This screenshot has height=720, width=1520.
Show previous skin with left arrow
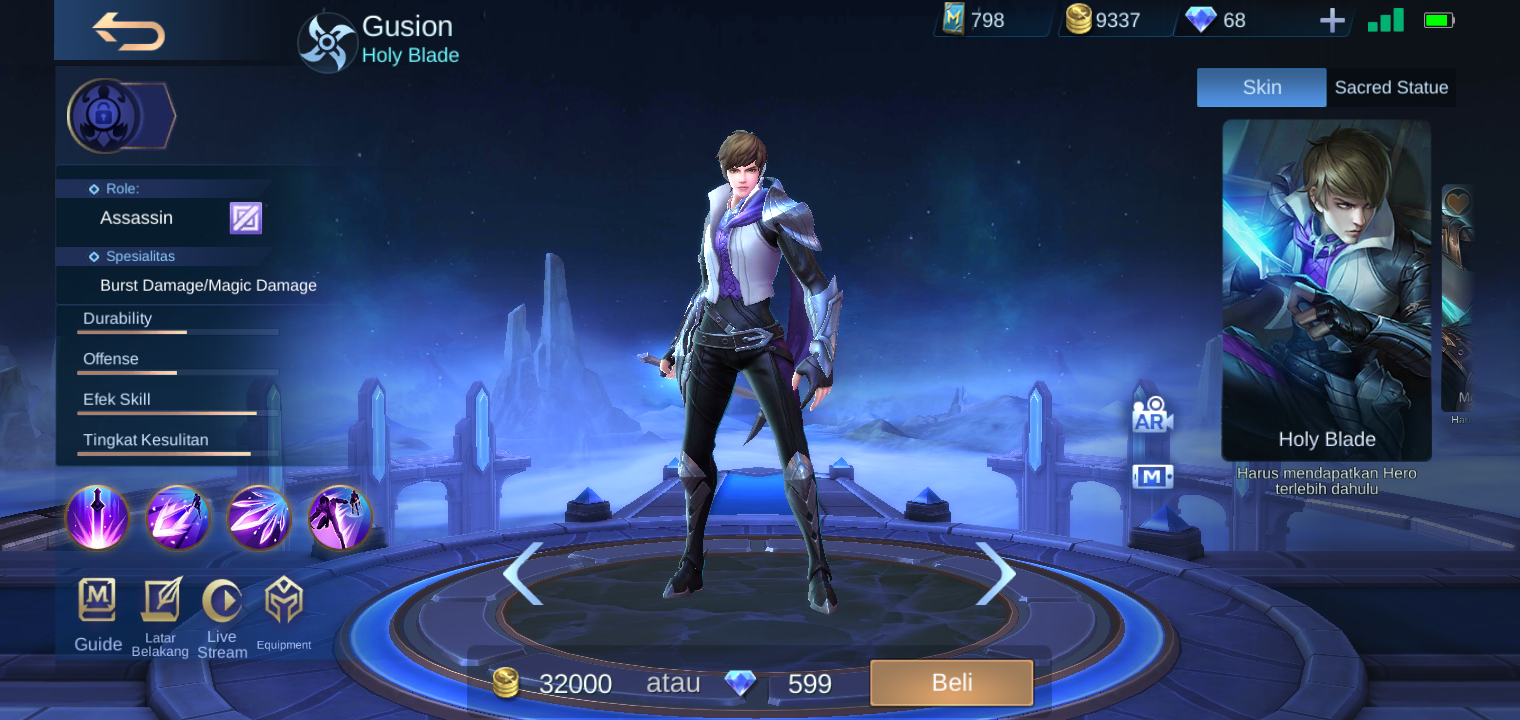pyautogui.click(x=524, y=573)
